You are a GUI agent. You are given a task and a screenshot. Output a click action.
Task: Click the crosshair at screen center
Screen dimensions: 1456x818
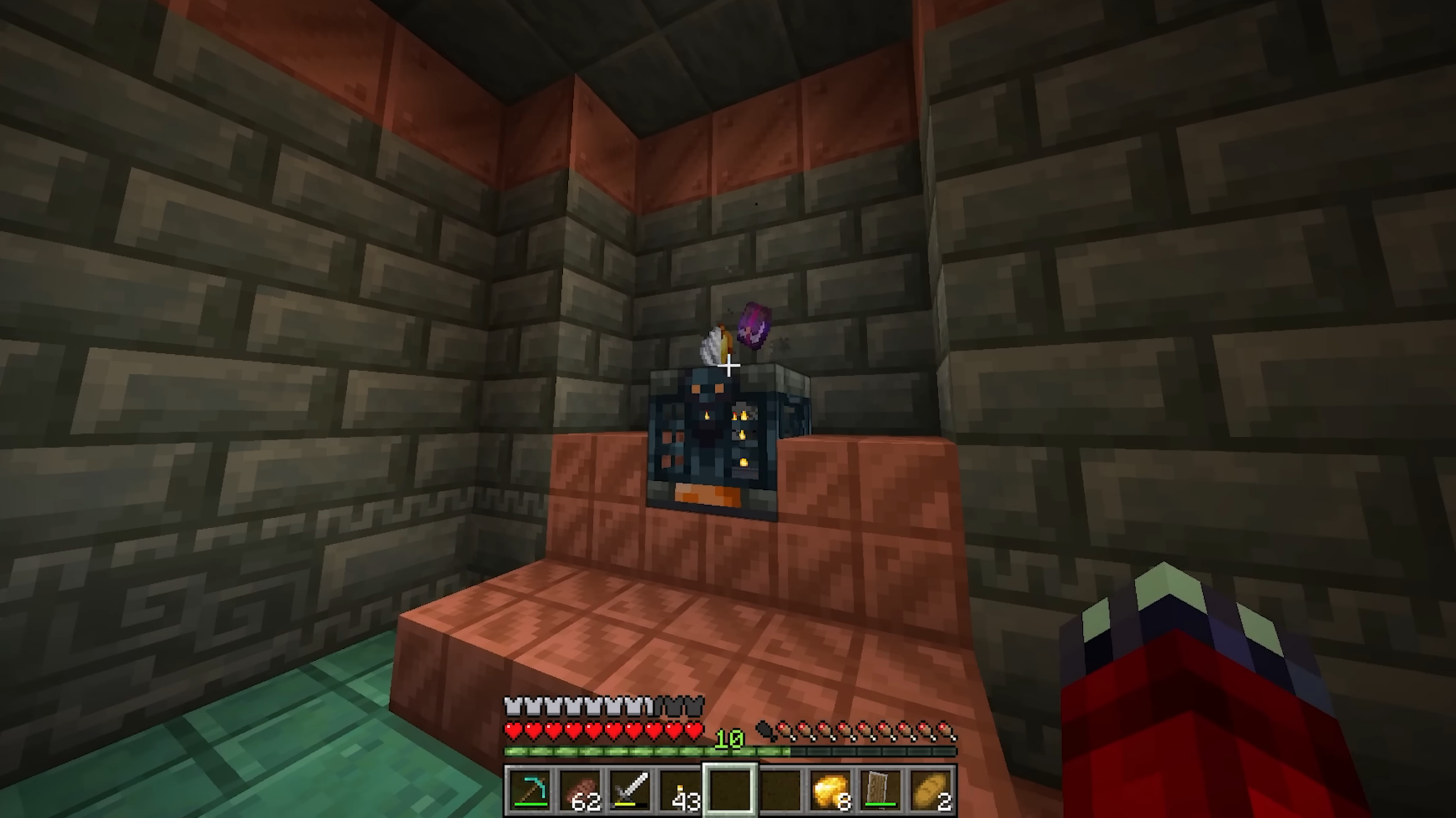(729, 365)
